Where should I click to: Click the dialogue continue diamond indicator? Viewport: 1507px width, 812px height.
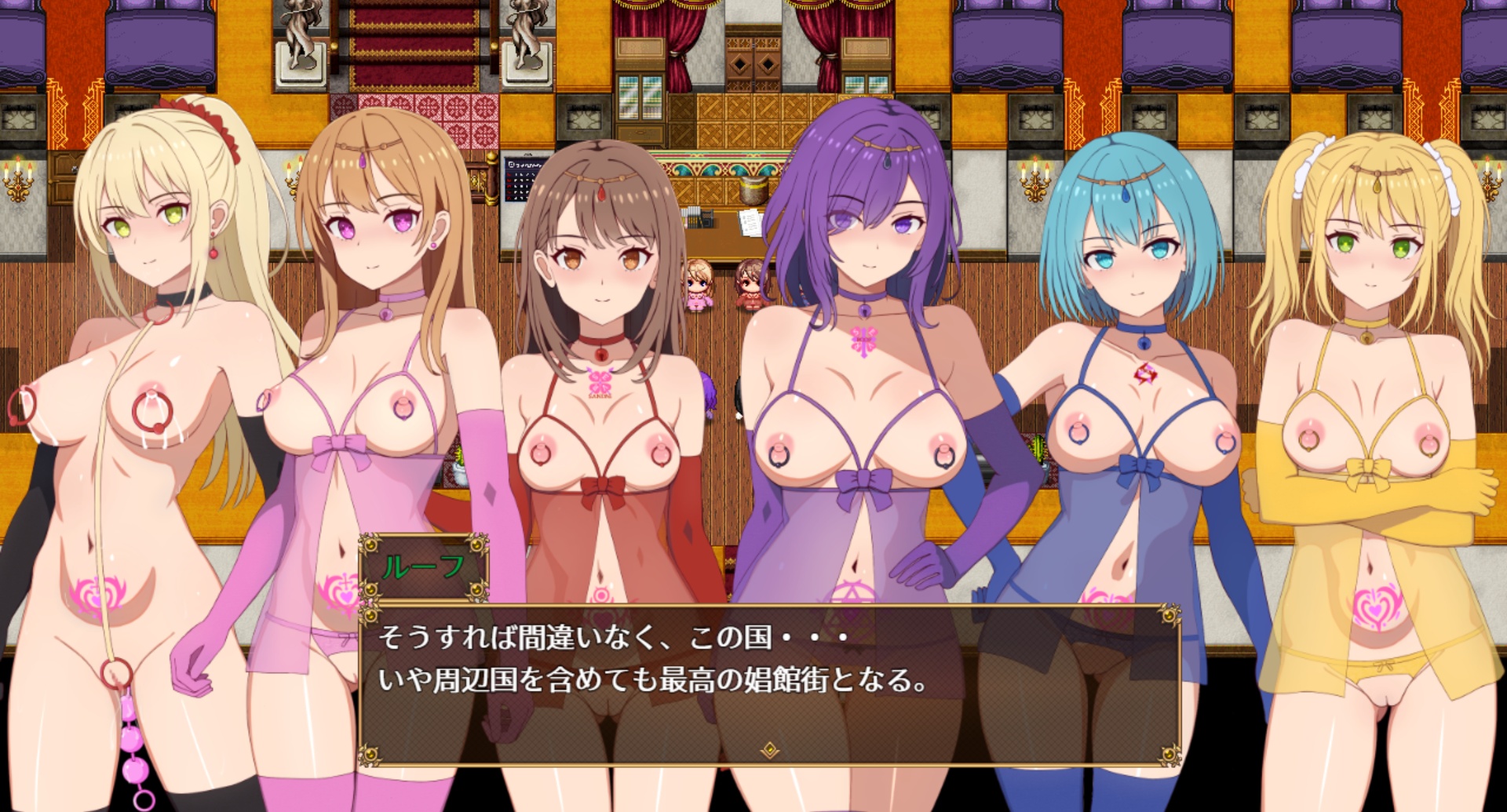[x=770, y=751]
